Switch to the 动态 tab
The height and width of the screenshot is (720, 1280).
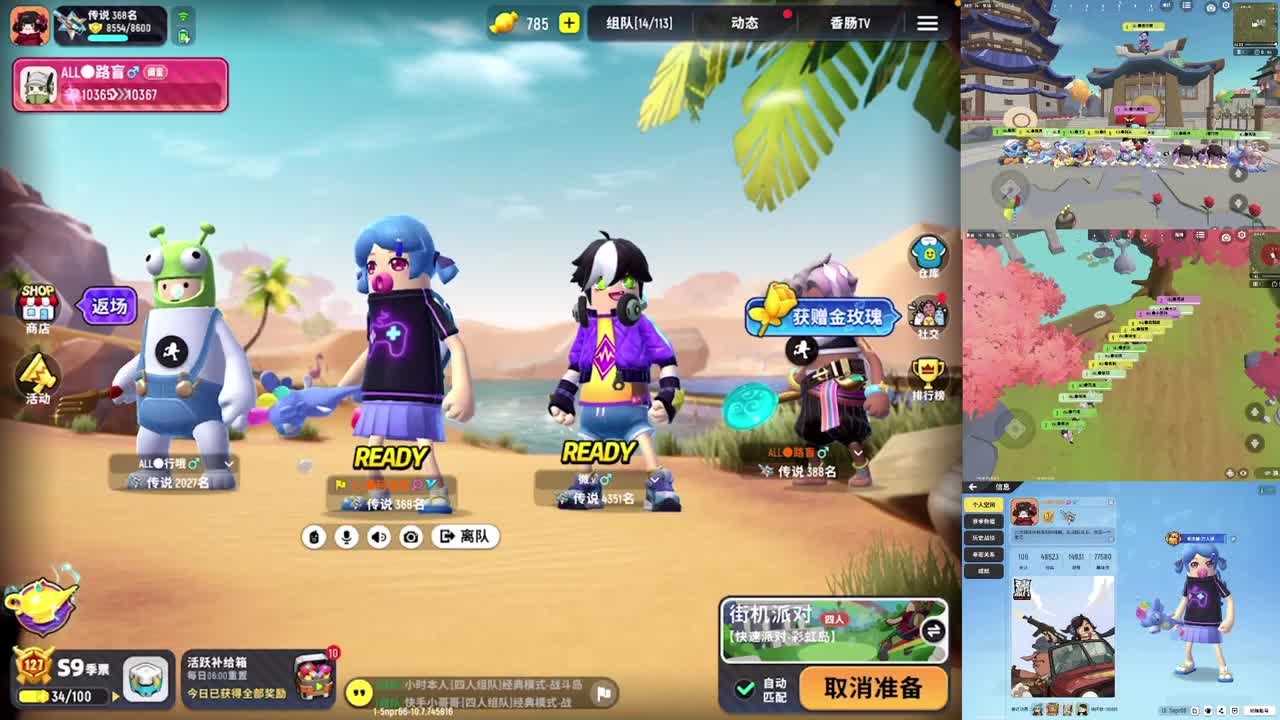[x=743, y=23]
